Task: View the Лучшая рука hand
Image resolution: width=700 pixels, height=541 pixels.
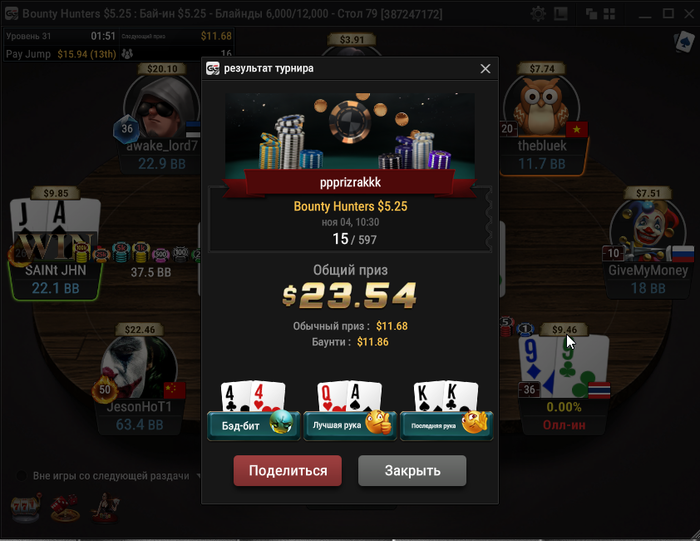Action: click(x=348, y=425)
